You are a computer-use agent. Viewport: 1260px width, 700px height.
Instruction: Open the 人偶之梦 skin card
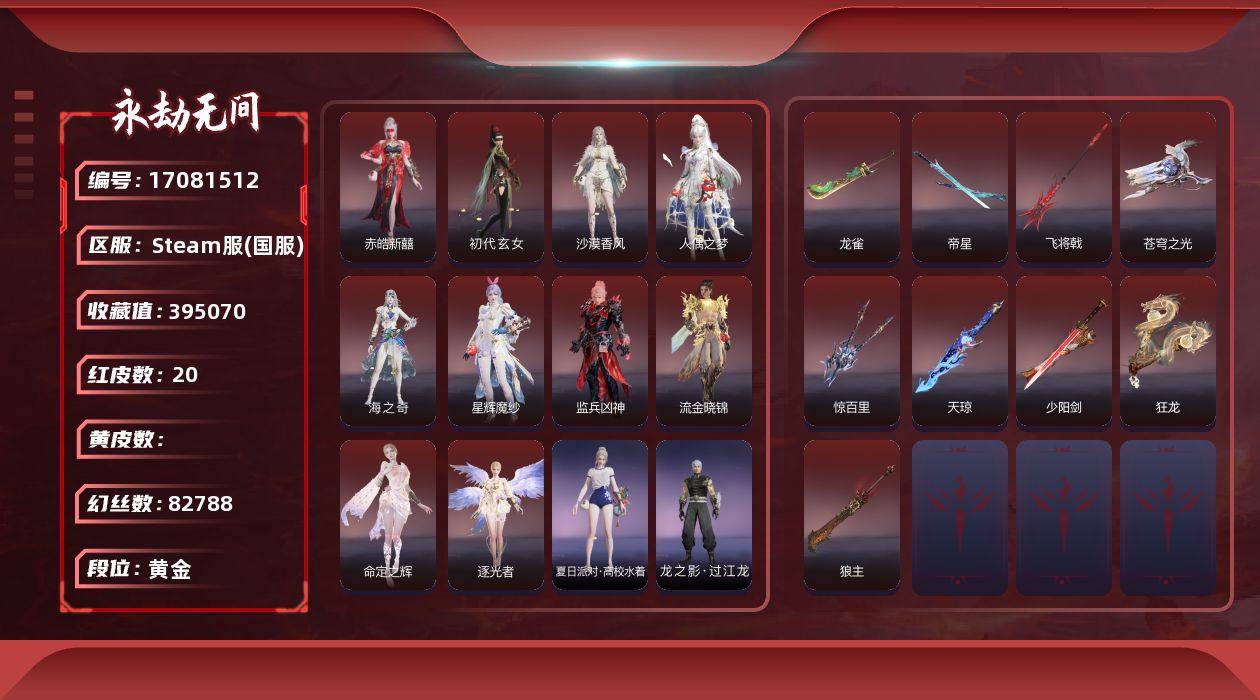coord(704,186)
